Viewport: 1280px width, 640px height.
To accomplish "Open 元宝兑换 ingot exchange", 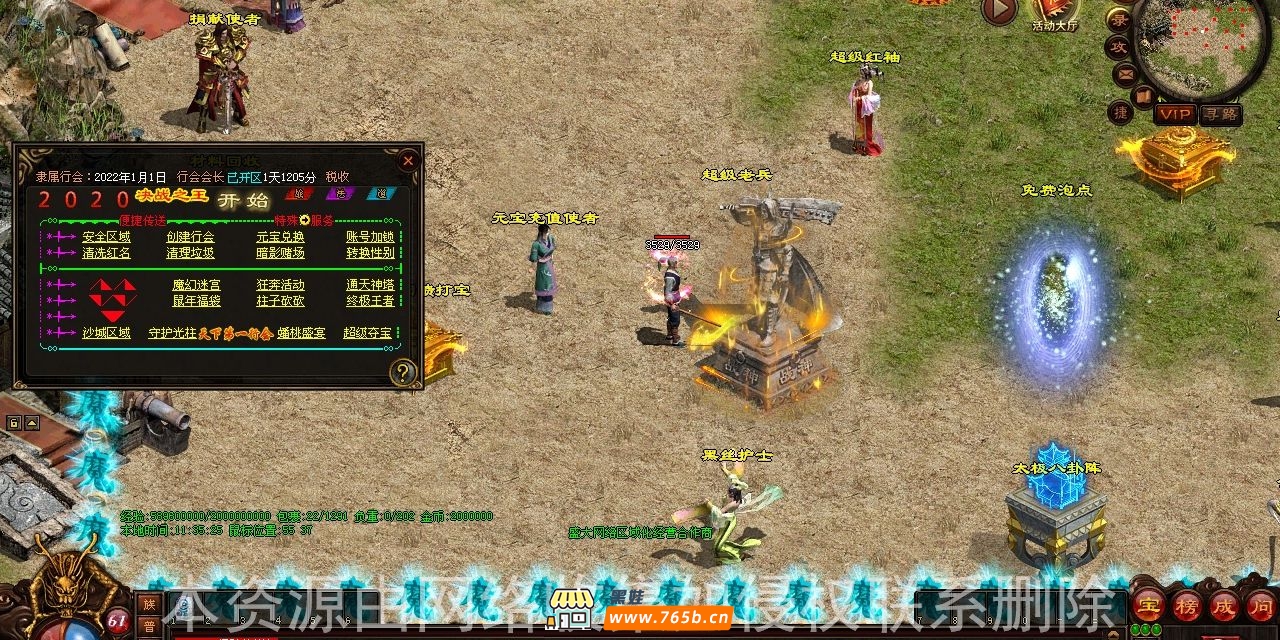I will (280, 237).
